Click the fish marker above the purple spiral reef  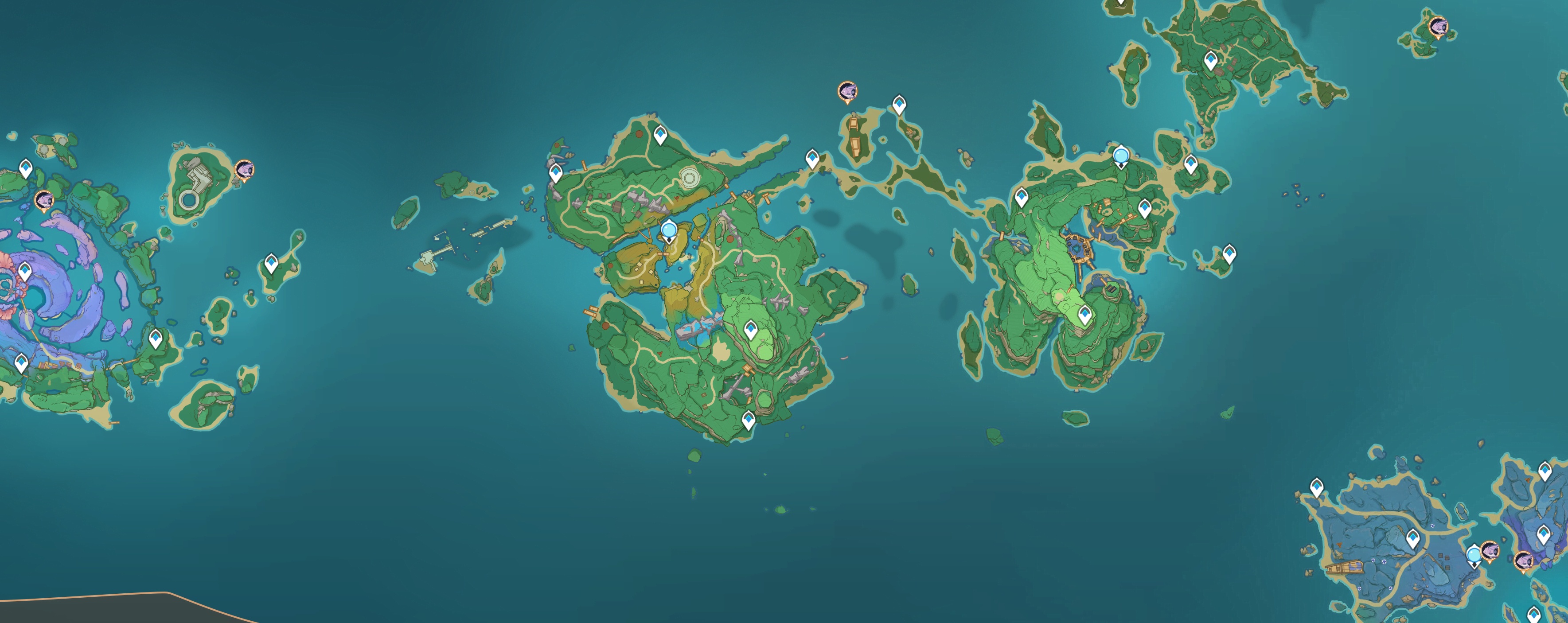click(44, 199)
